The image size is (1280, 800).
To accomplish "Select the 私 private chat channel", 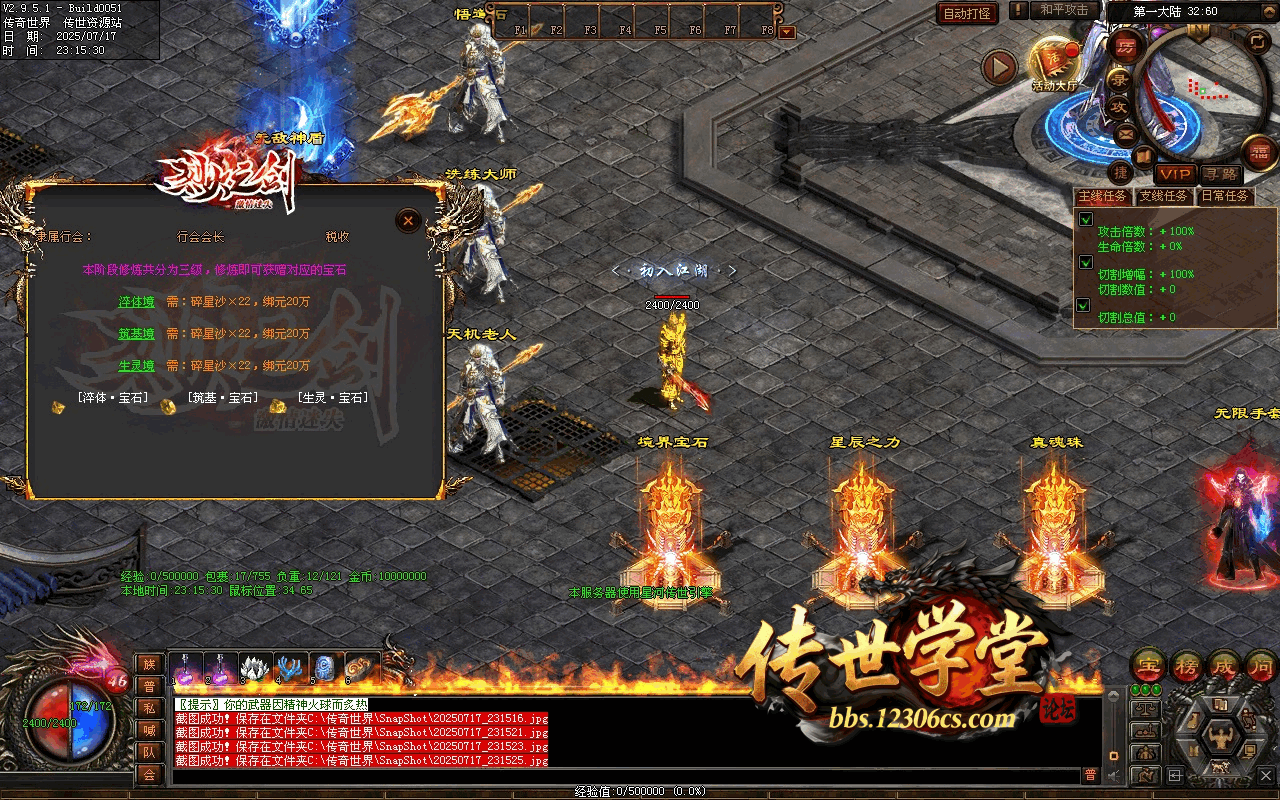I will pyautogui.click(x=149, y=707).
